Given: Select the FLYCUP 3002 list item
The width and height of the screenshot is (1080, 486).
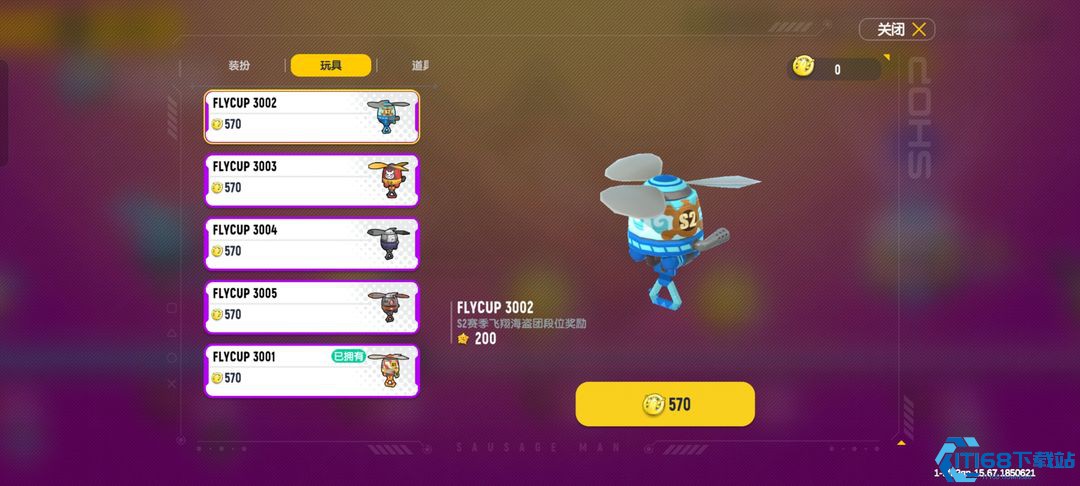Looking at the screenshot, I should pos(311,116).
